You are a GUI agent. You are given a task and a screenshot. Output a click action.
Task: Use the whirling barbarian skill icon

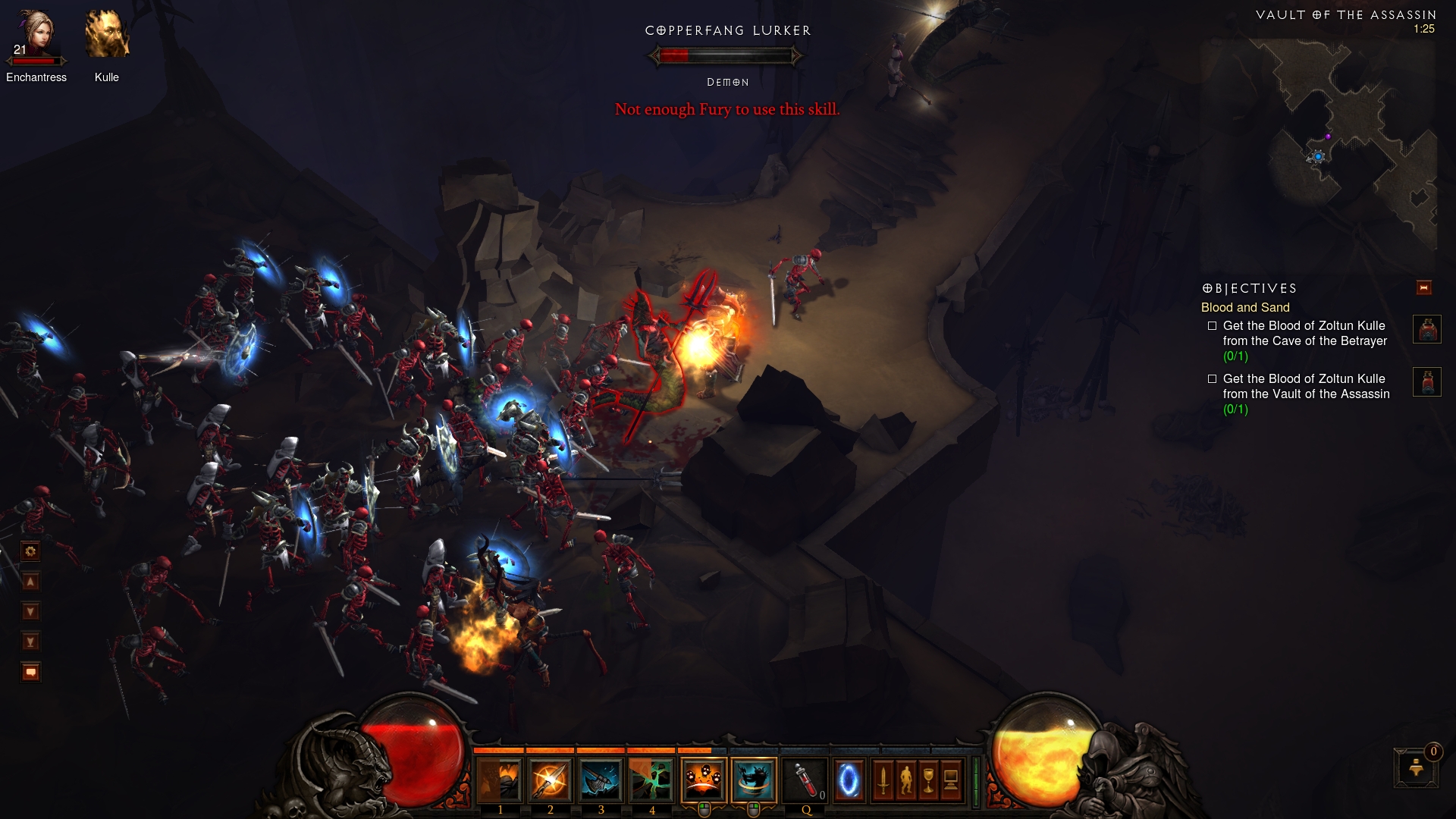[754, 780]
